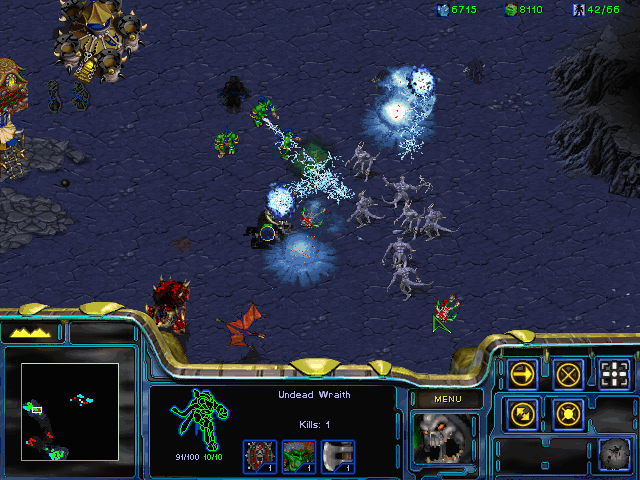The height and width of the screenshot is (480, 640).
Task: Inspect the green orc face icon
Action: coord(299,455)
